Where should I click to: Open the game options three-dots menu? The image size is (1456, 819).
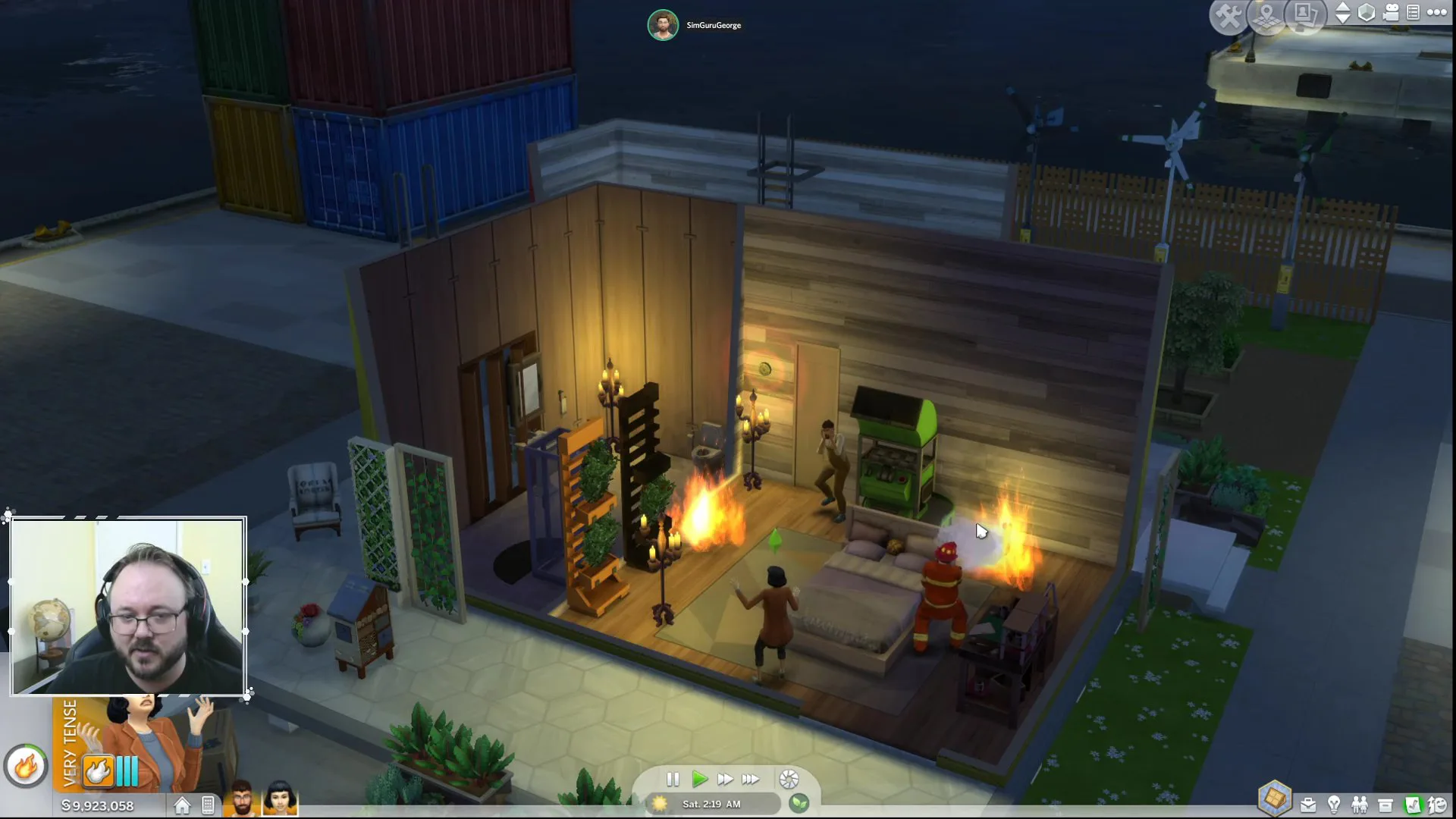pyautogui.click(x=1437, y=12)
